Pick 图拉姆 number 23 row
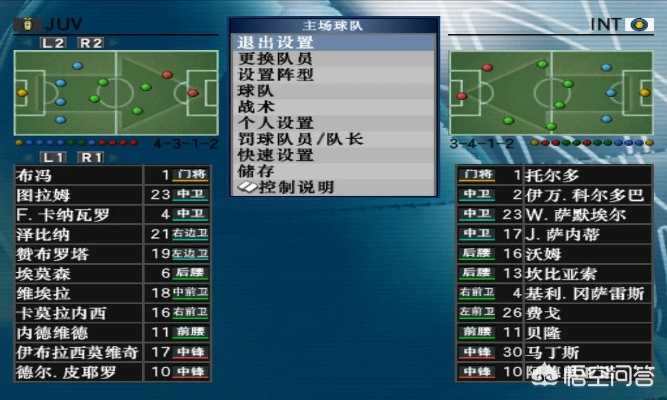This screenshot has height=400, width=667. pos(112,195)
